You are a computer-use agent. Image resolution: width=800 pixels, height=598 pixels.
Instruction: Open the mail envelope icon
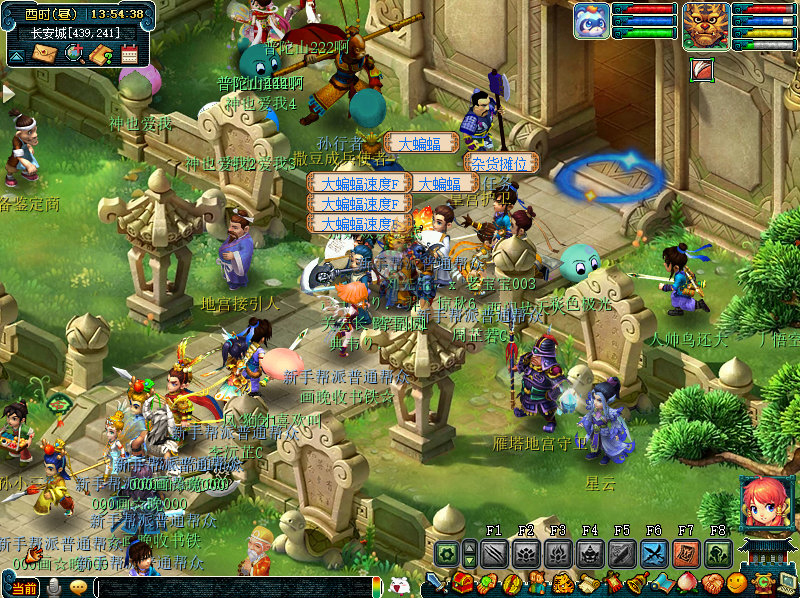tap(45, 54)
